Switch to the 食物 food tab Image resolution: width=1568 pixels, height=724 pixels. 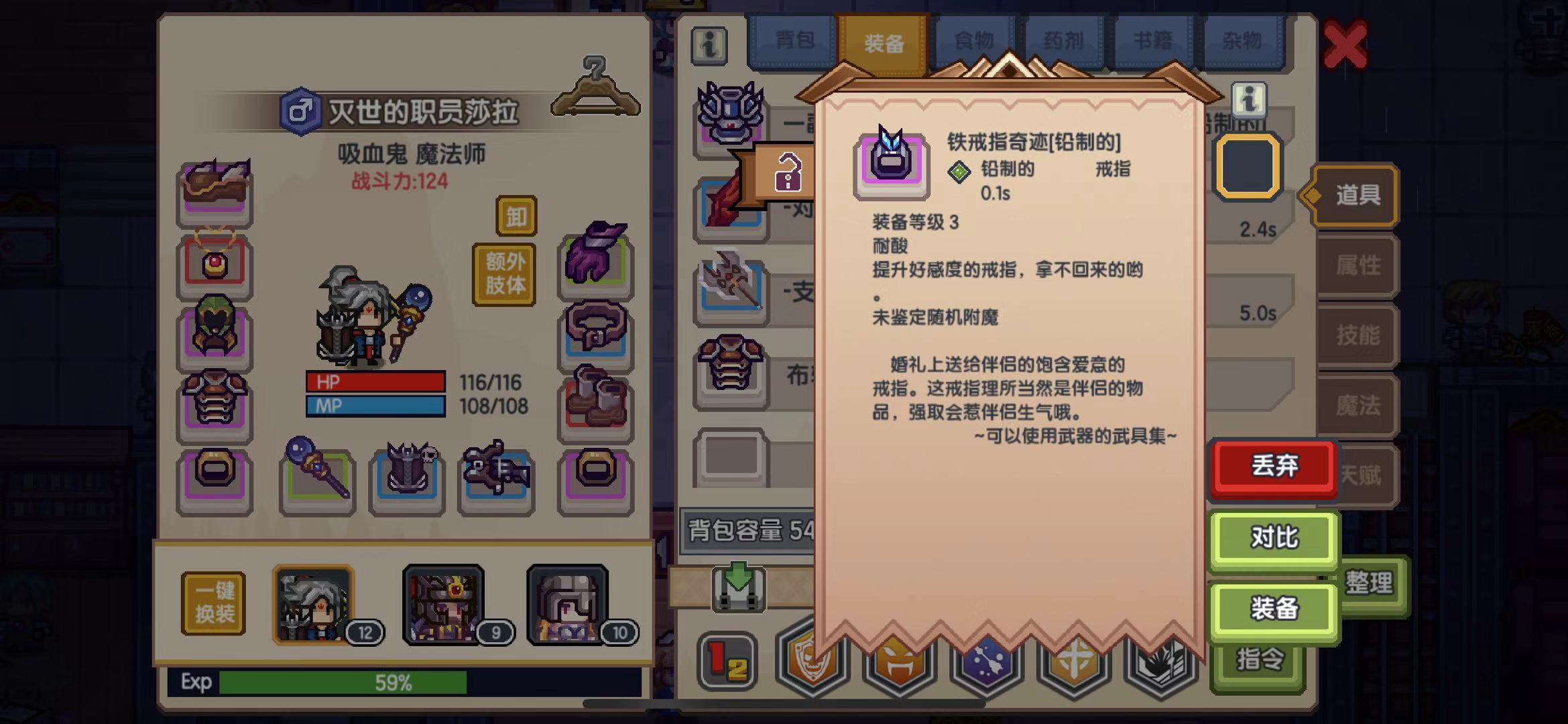973,40
